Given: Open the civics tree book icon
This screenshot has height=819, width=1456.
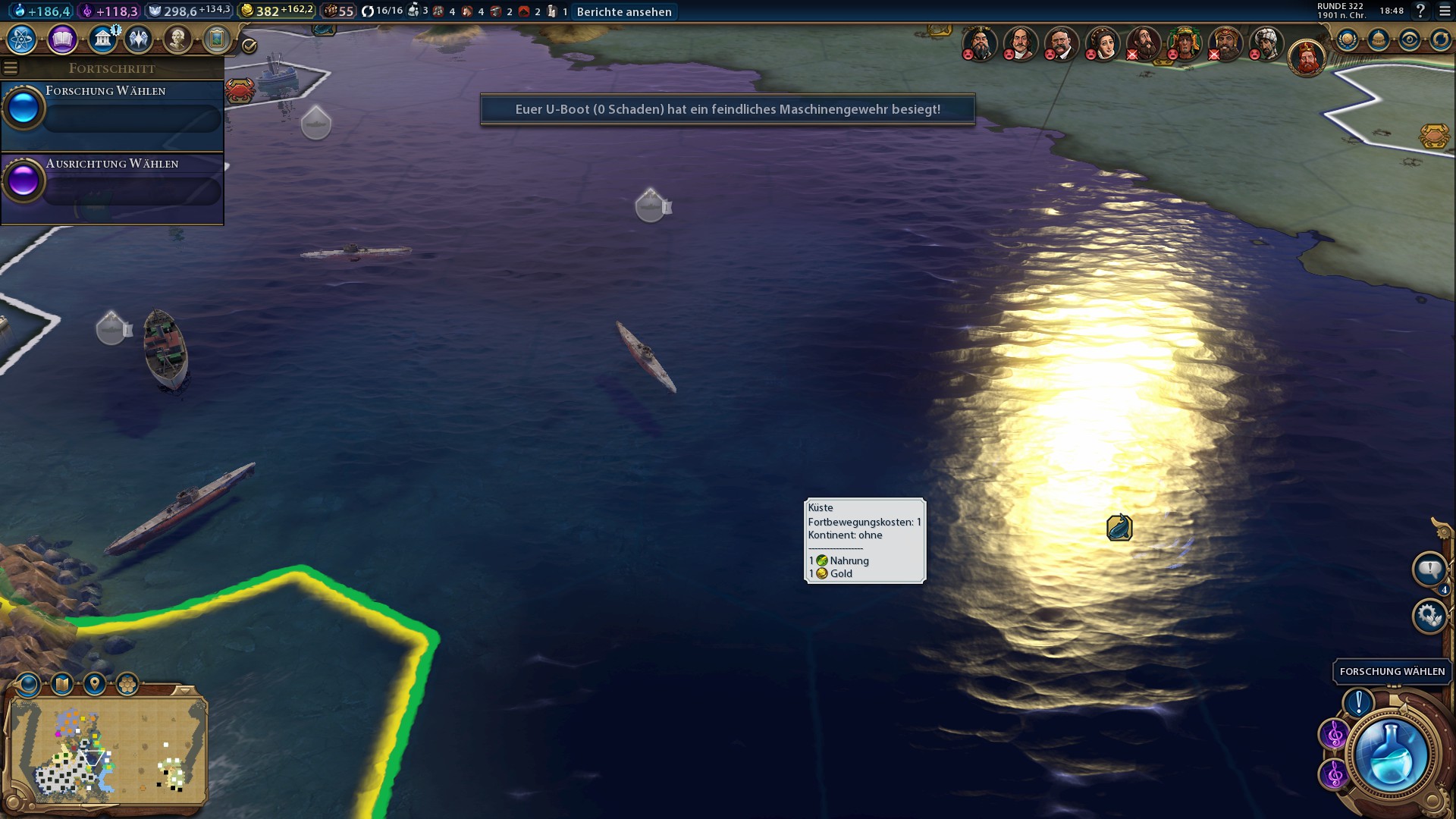Looking at the screenshot, I should point(62,39).
